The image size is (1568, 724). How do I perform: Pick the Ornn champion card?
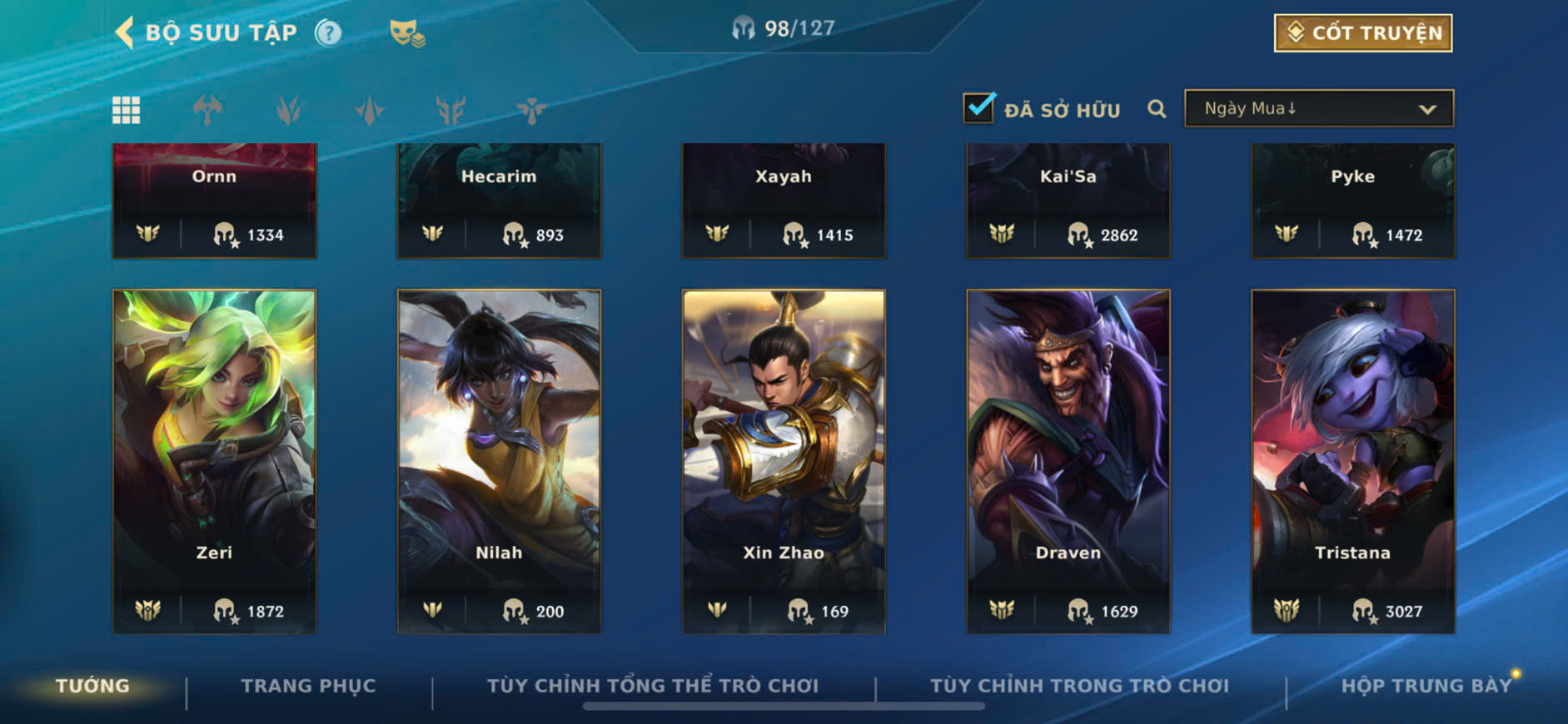pos(215,201)
